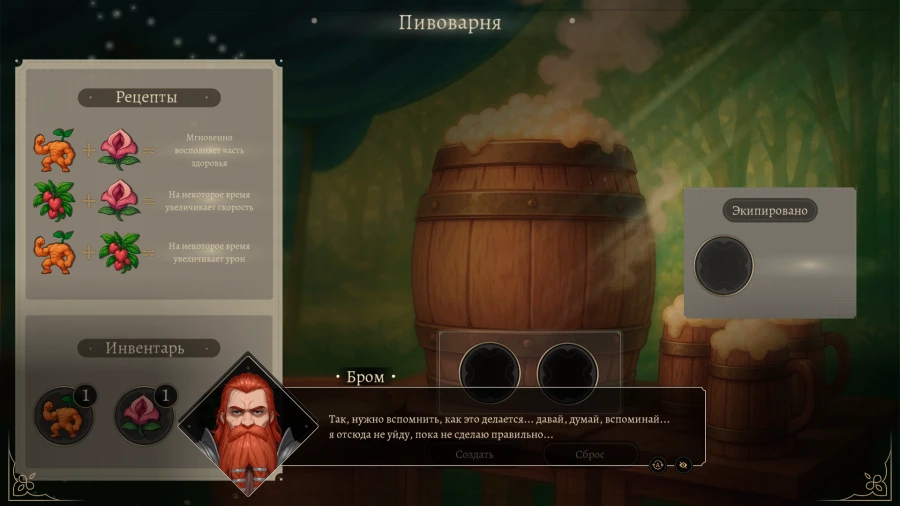Hide the dialogue box with the eye icon
The image size is (900, 506).
(683, 464)
